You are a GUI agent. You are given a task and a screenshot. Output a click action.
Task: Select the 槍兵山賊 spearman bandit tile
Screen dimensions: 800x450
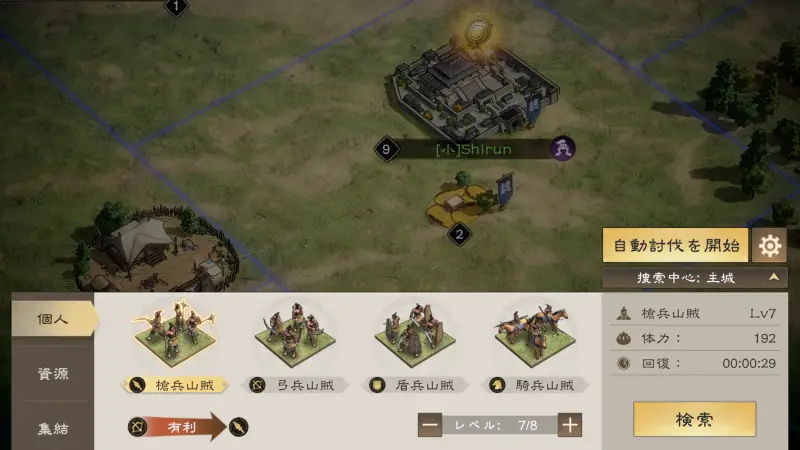pos(176,337)
